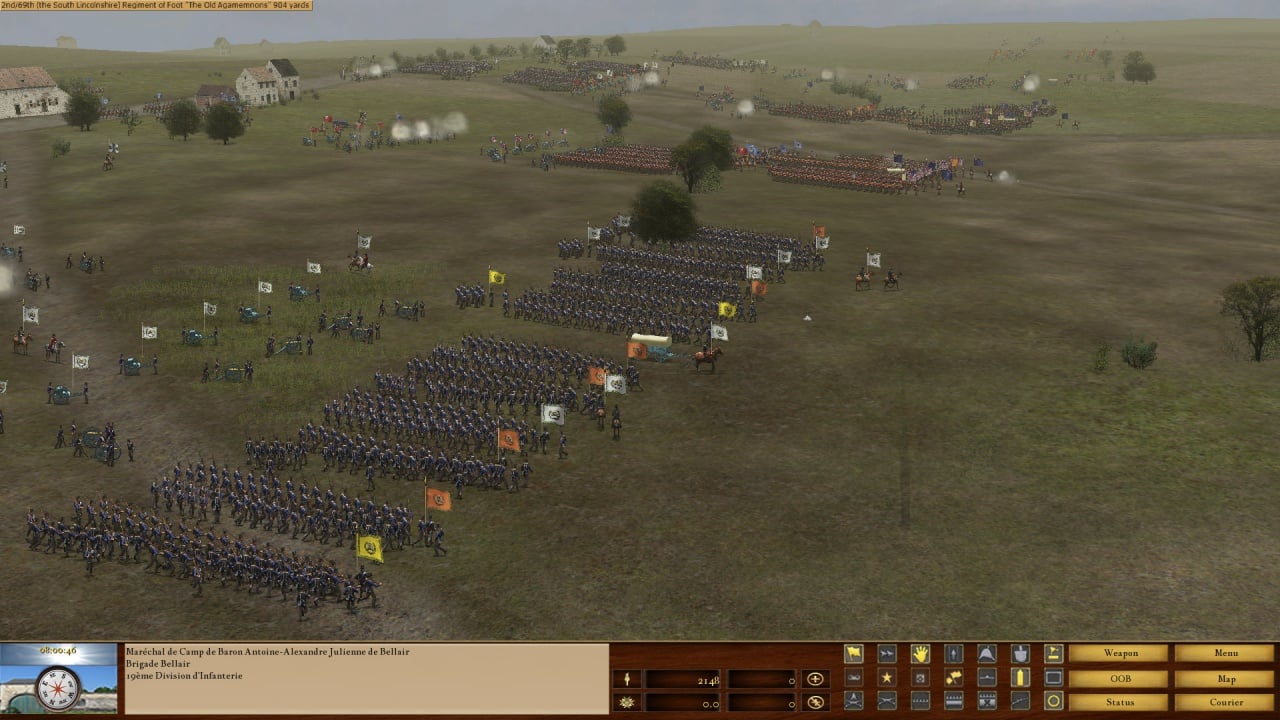The image size is (1280, 720).
Task: Select the flag-on-base rally icon
Action: coord(1053,653)
